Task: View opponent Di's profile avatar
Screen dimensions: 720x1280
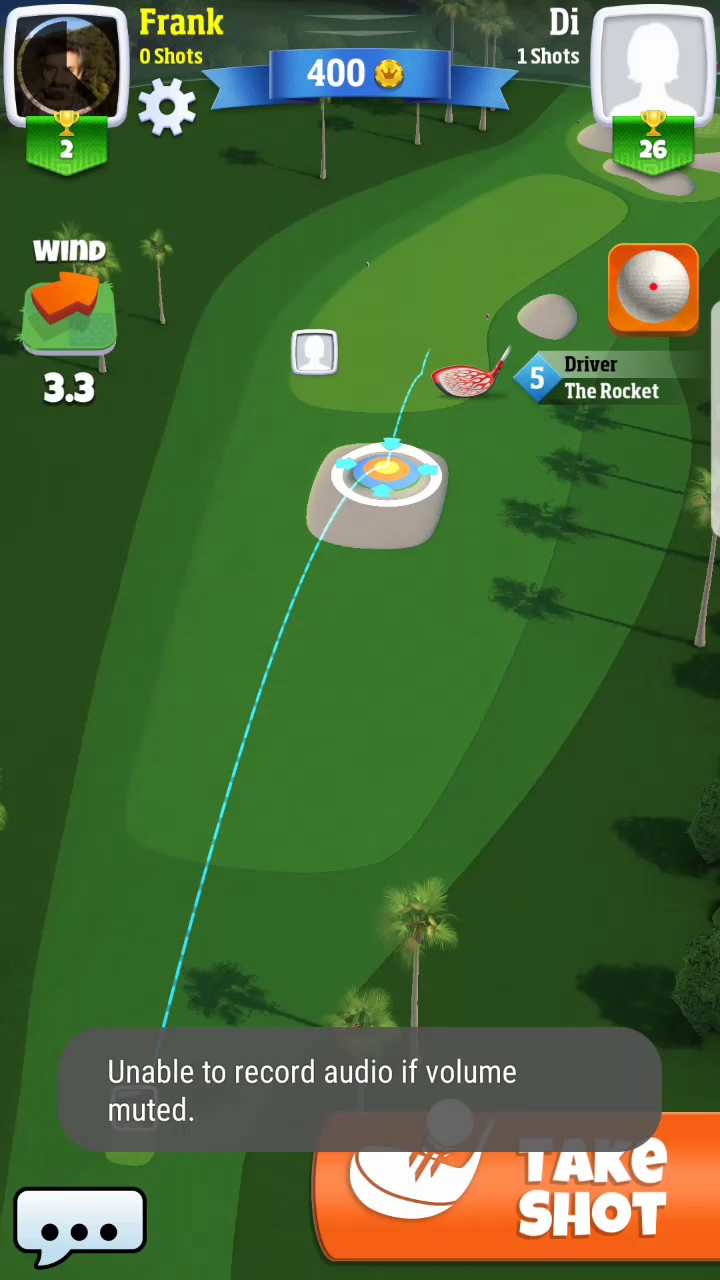Action: tap(653, 65)
